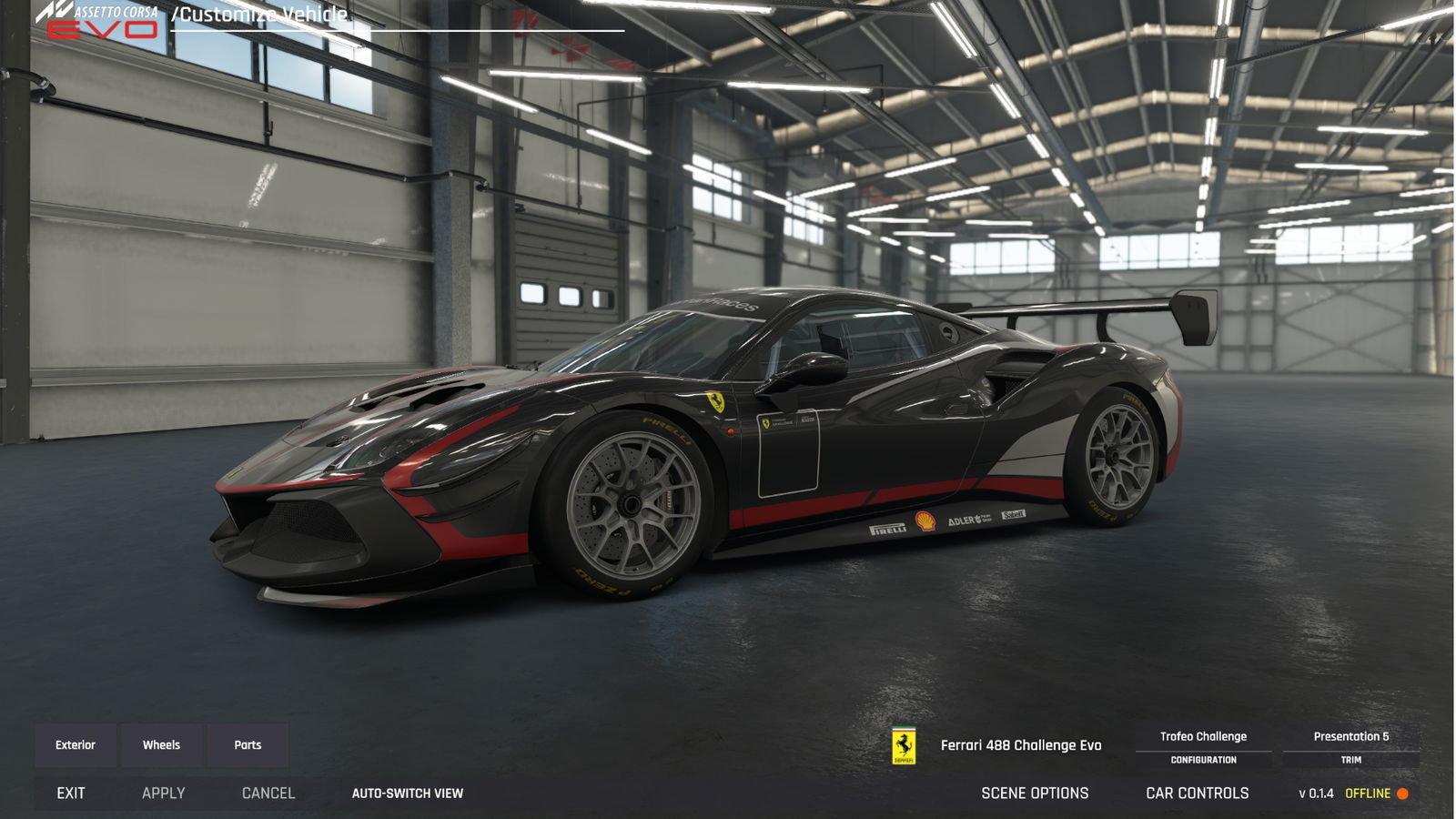Click the Assetto Corsa EVO logo
Image resolution: width=1456 pixels, height=819 pixels.
98,20
